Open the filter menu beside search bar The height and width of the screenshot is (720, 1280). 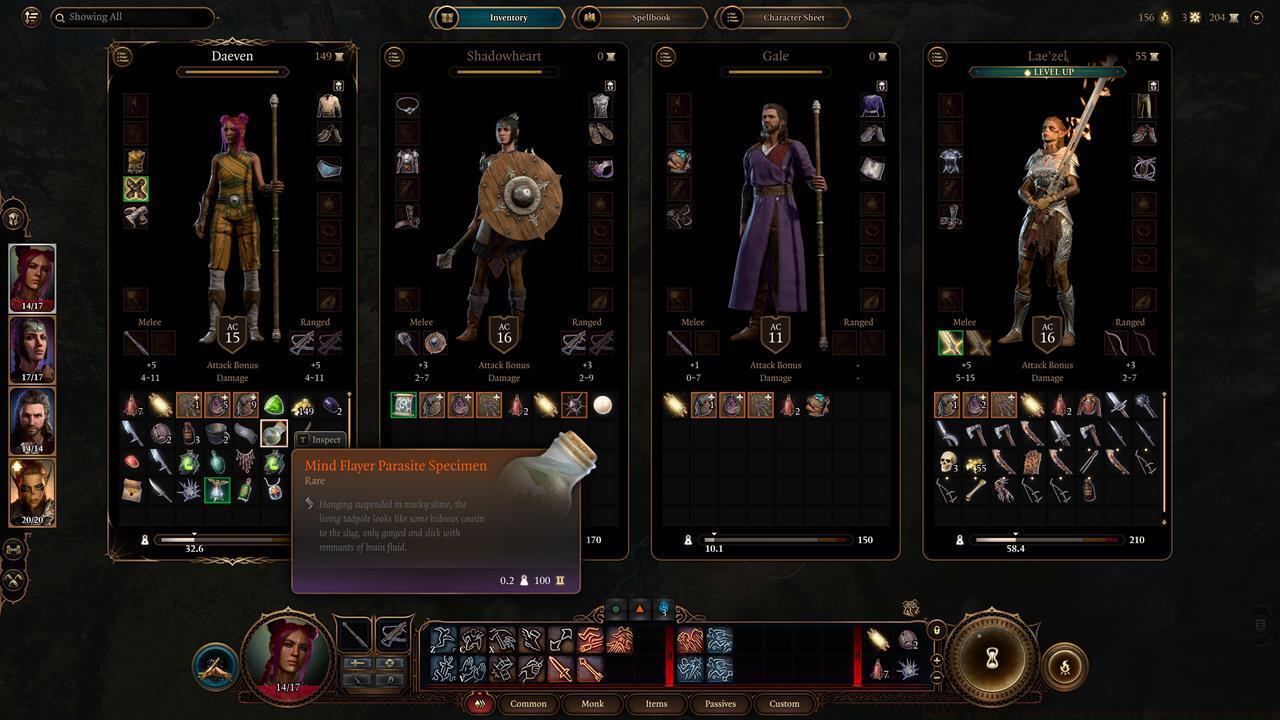pyautogui.click(x=31, y=17)
